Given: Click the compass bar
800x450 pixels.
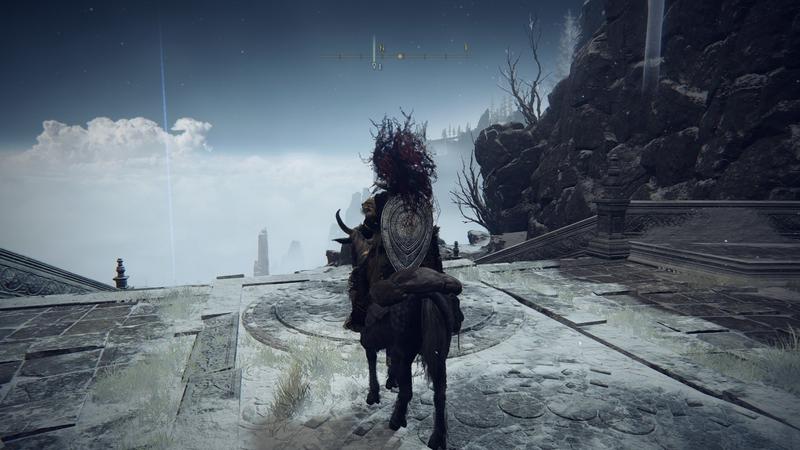Looking at the screenshot, I should (x=399, y=55).
